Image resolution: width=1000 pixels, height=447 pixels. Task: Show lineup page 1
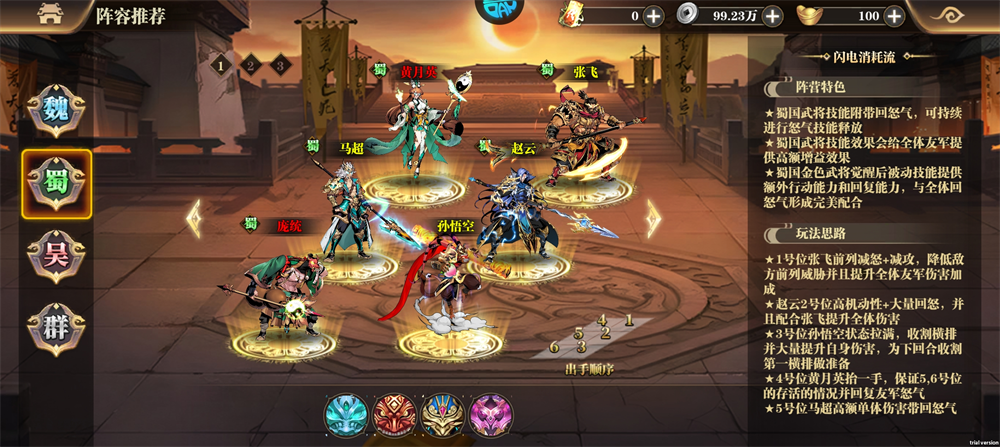click(x=220, y=66)
